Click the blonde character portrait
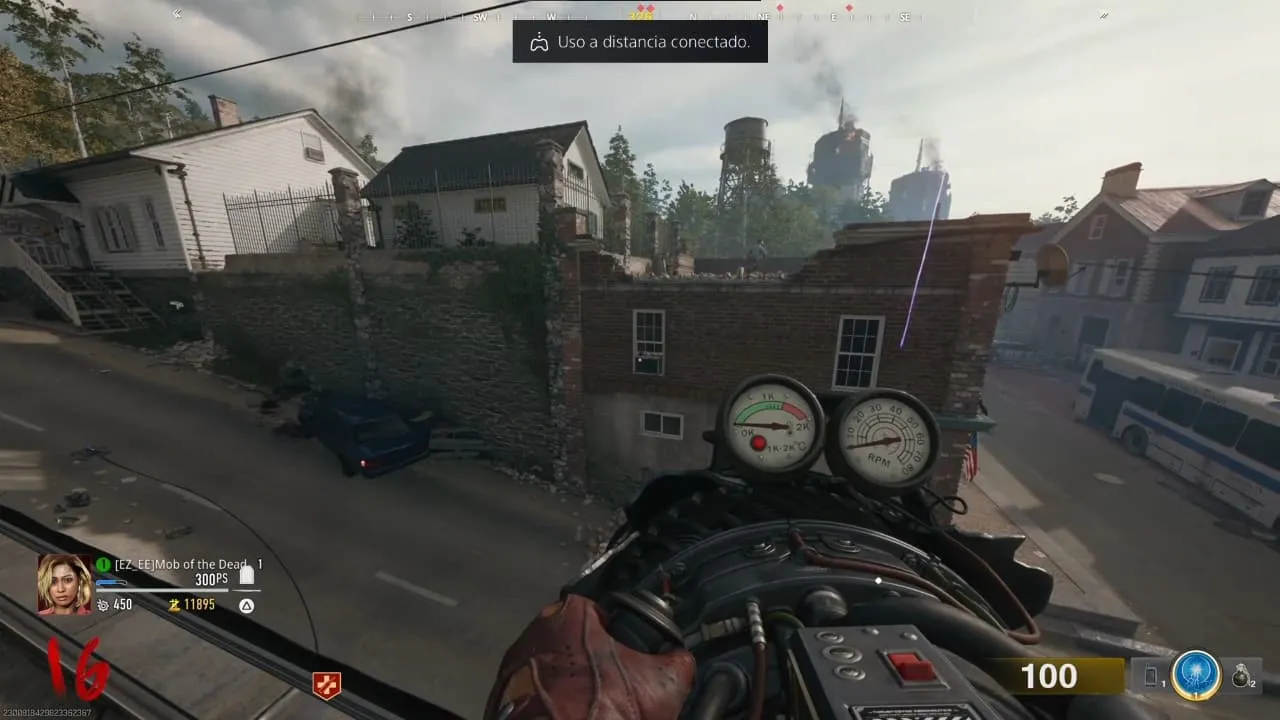 (65, 583)
